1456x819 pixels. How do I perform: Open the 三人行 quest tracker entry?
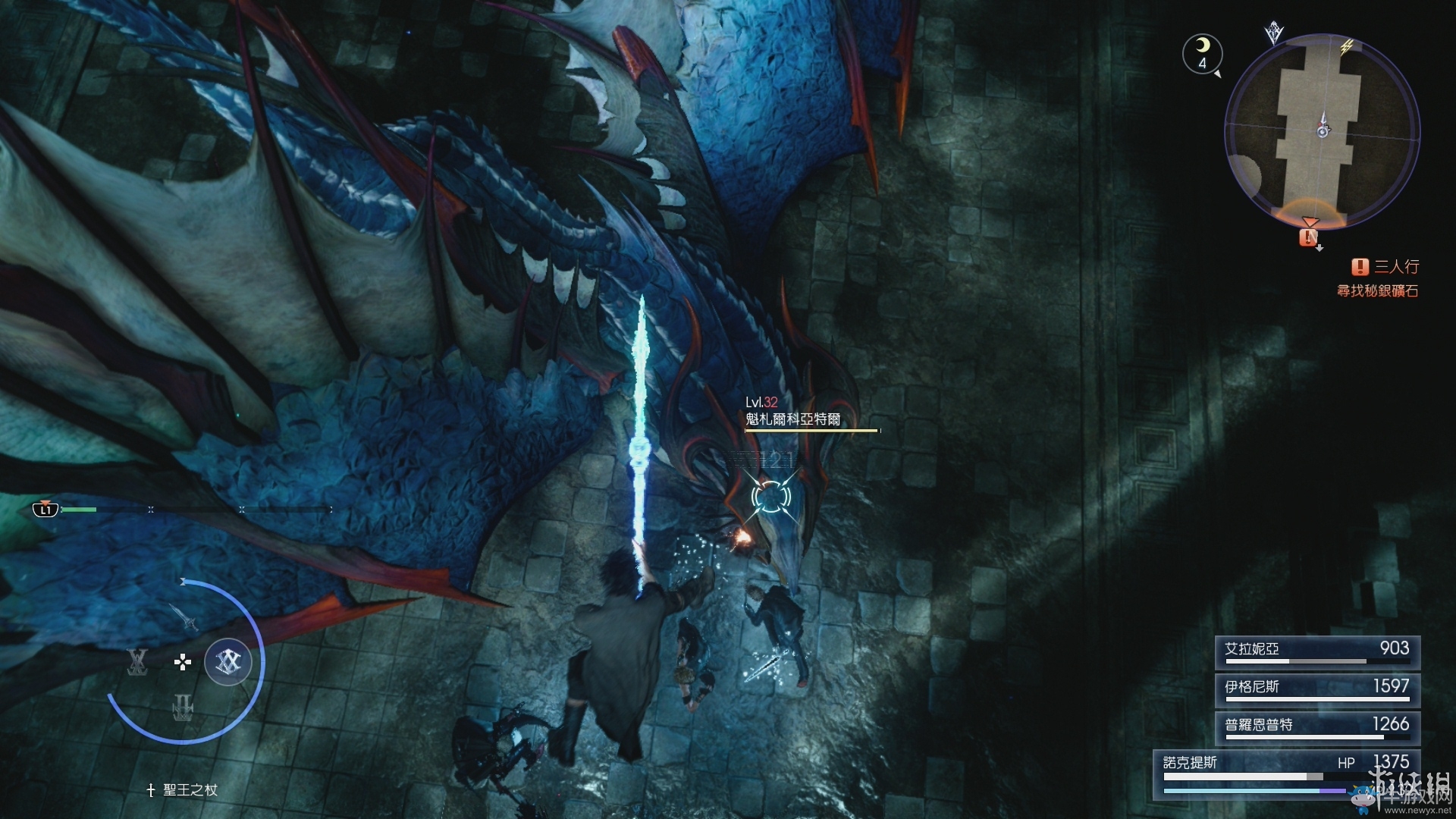point(1385,267)
